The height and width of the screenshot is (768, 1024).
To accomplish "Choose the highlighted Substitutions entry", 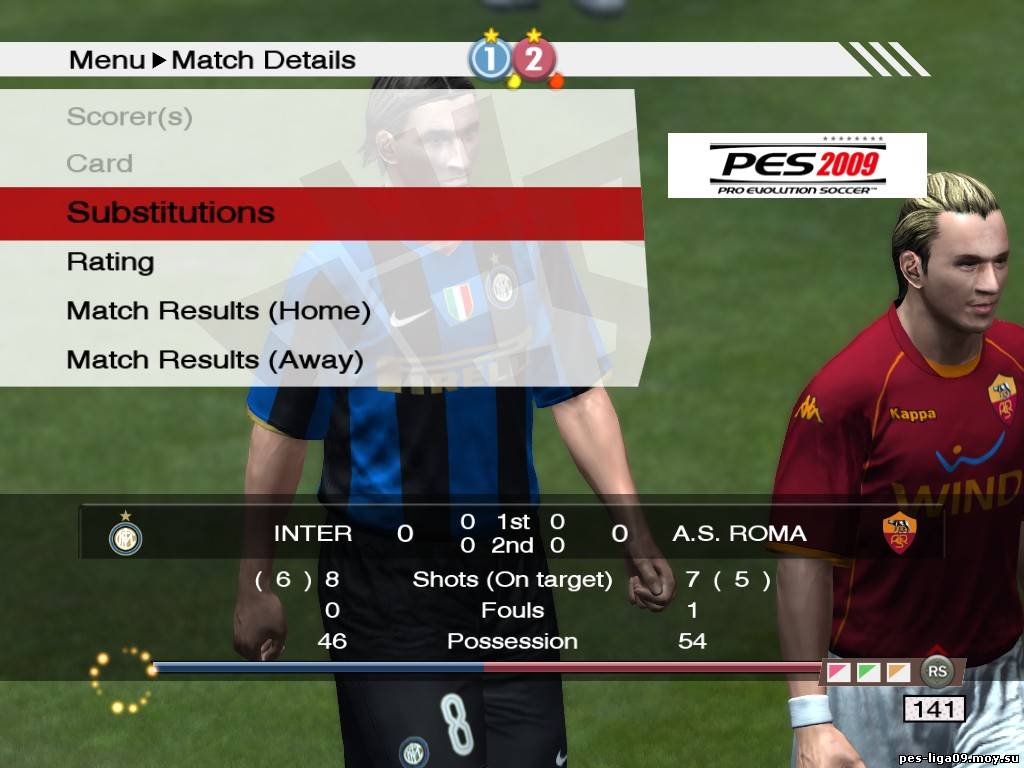I will tap(171, 212).
